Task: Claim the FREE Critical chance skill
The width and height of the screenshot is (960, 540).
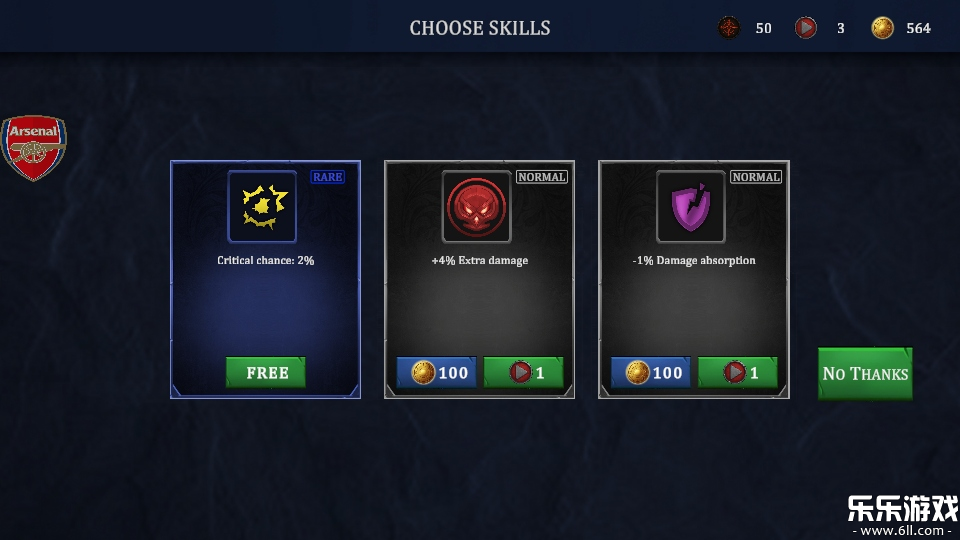Action: click(x=266, y=373)
